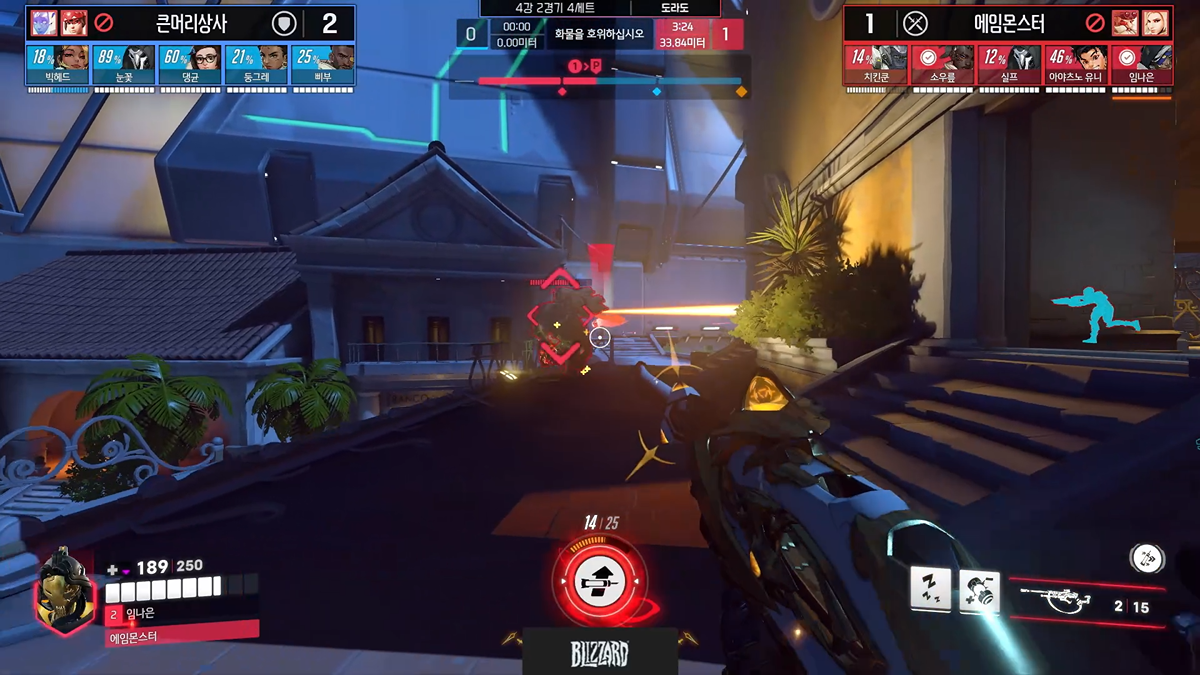Activate the Sleep Dart ability icon
The width and height of the screenshot is (1200, 675).
[930, 588]
